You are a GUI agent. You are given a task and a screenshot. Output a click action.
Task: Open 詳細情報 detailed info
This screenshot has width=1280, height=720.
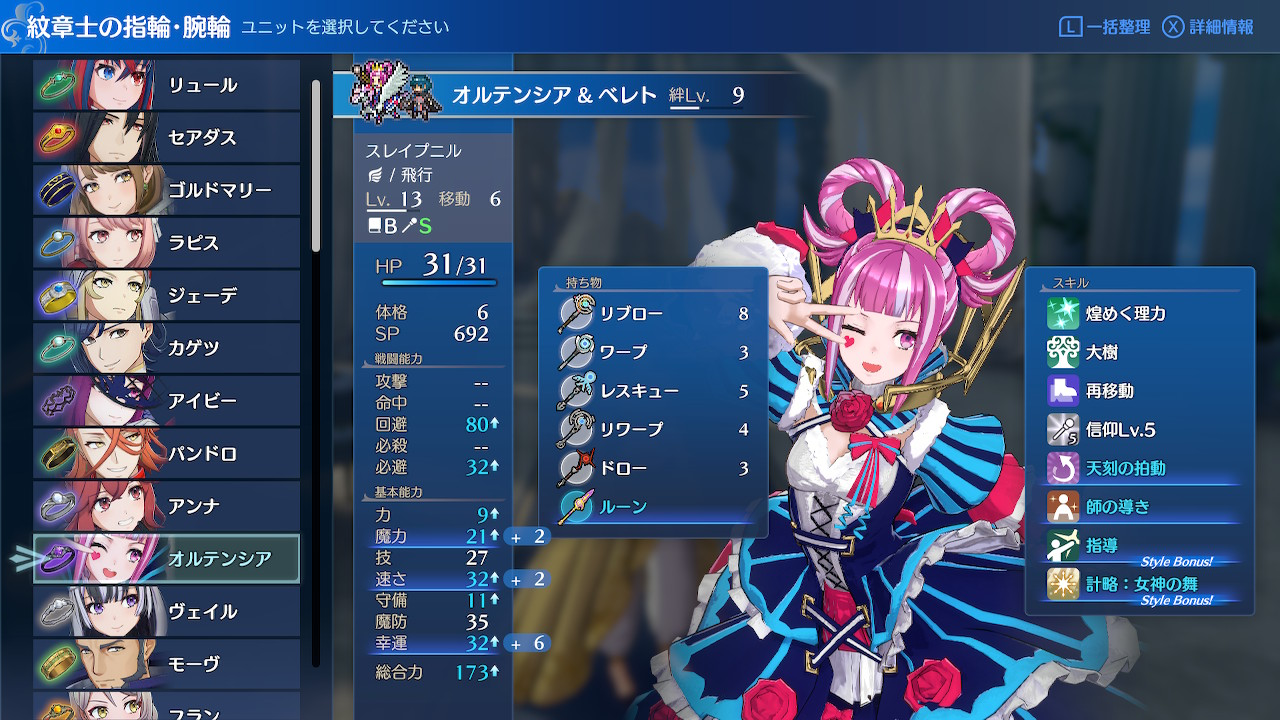click(x=1208, y=27)
